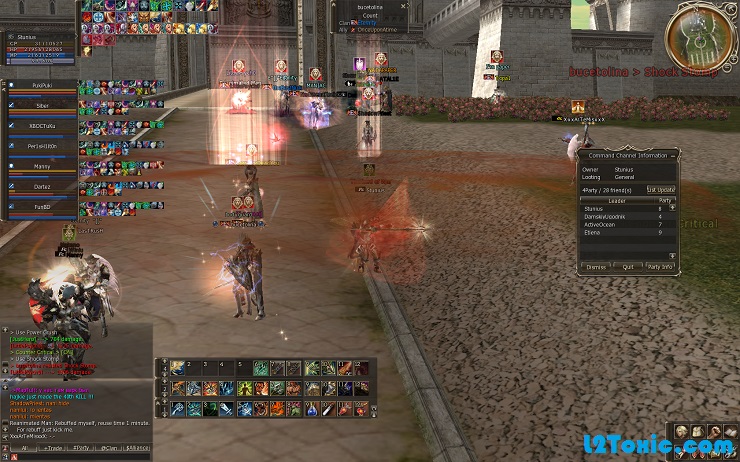This screenshot has height=462, width=740.
Task: Select party member PukiPuki
Action: 42,86
